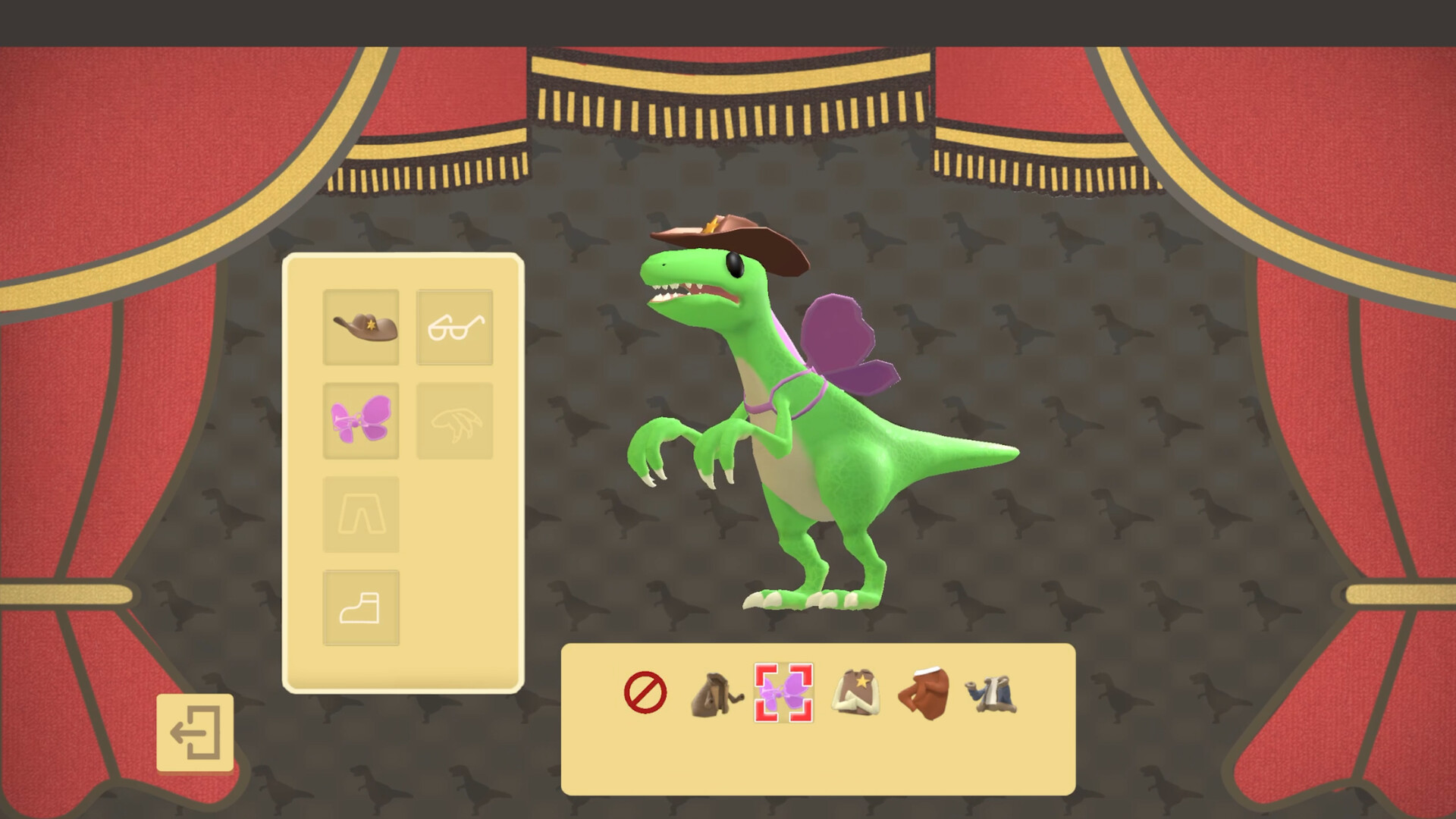Screen dimensions: 1456x819
Task: Equip the brown hooded coat
Action: pyautogui.click(x=716, y=694)
